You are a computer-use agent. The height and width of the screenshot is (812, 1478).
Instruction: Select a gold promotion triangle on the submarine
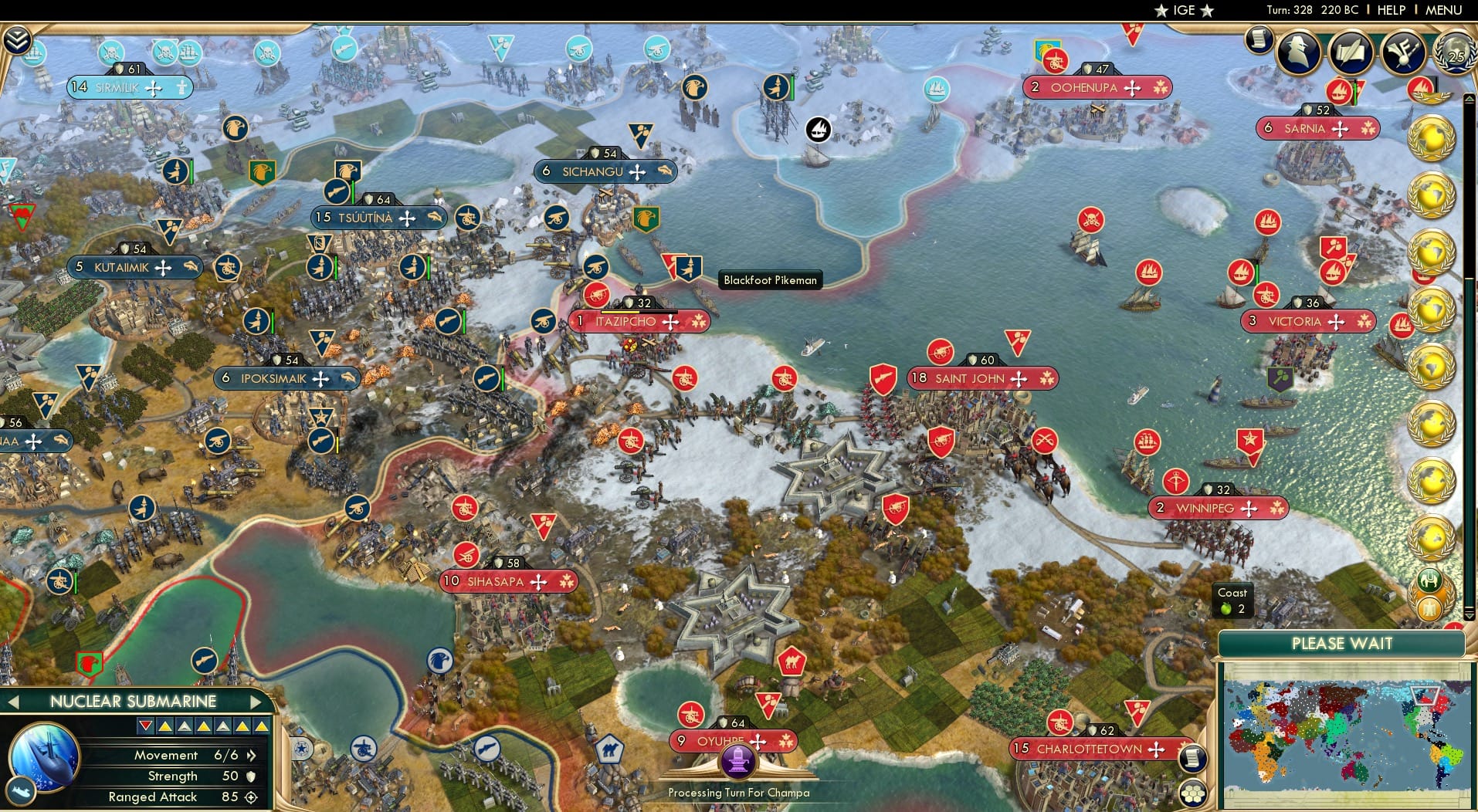pyautogui.click(x=165, y=728)
